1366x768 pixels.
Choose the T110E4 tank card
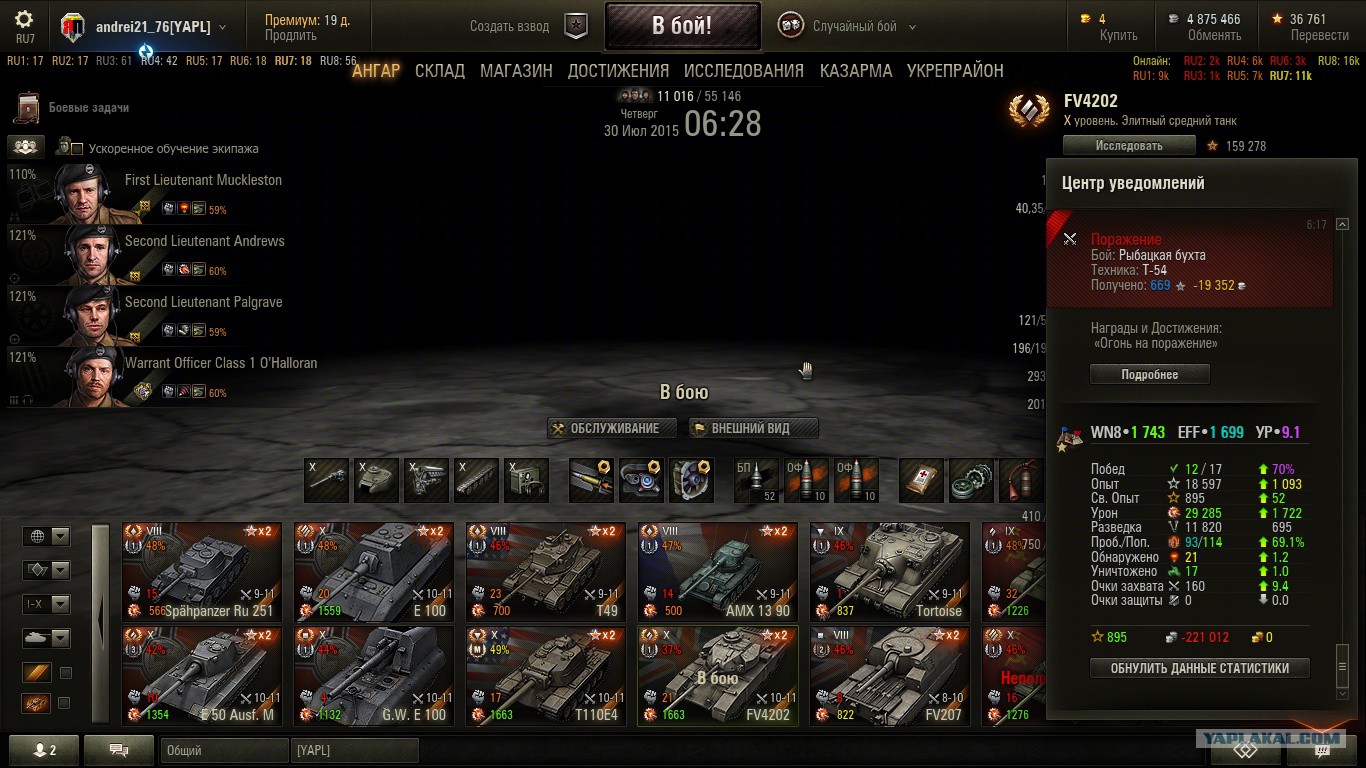[x=545, y=675]
